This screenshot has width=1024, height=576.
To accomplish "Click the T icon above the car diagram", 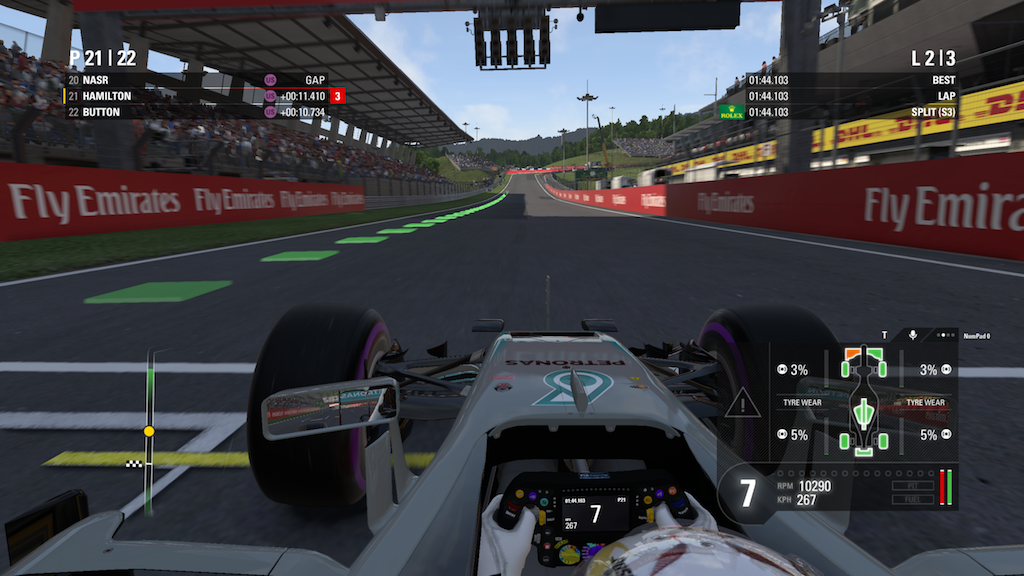I will point(884,335).
